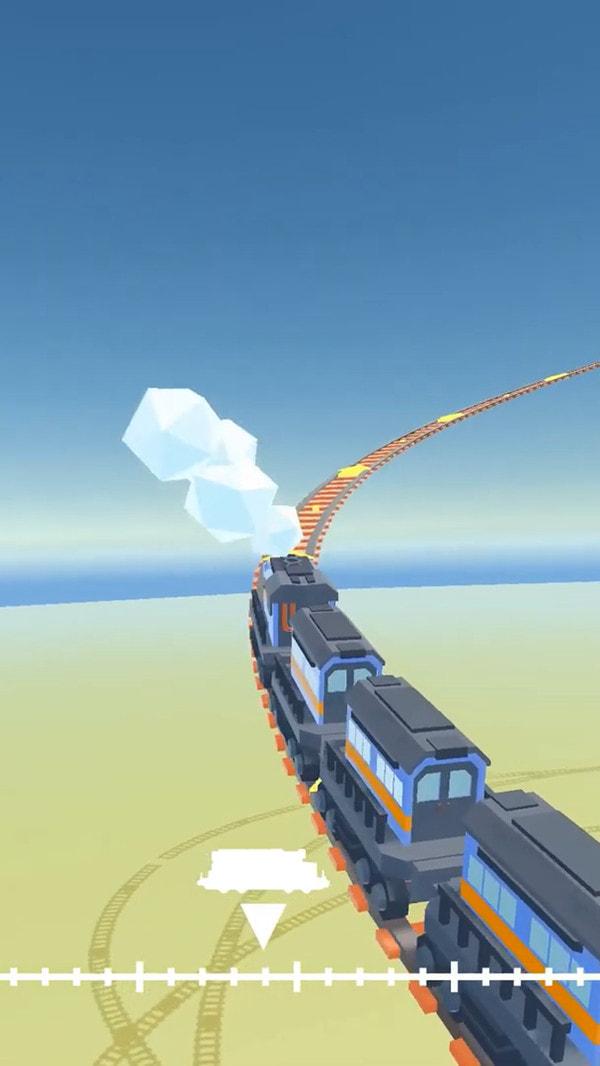The height and width of the screenshot is (1066, 600).
Task: Click the white train silhouette marker
Action: coord(263,872)
